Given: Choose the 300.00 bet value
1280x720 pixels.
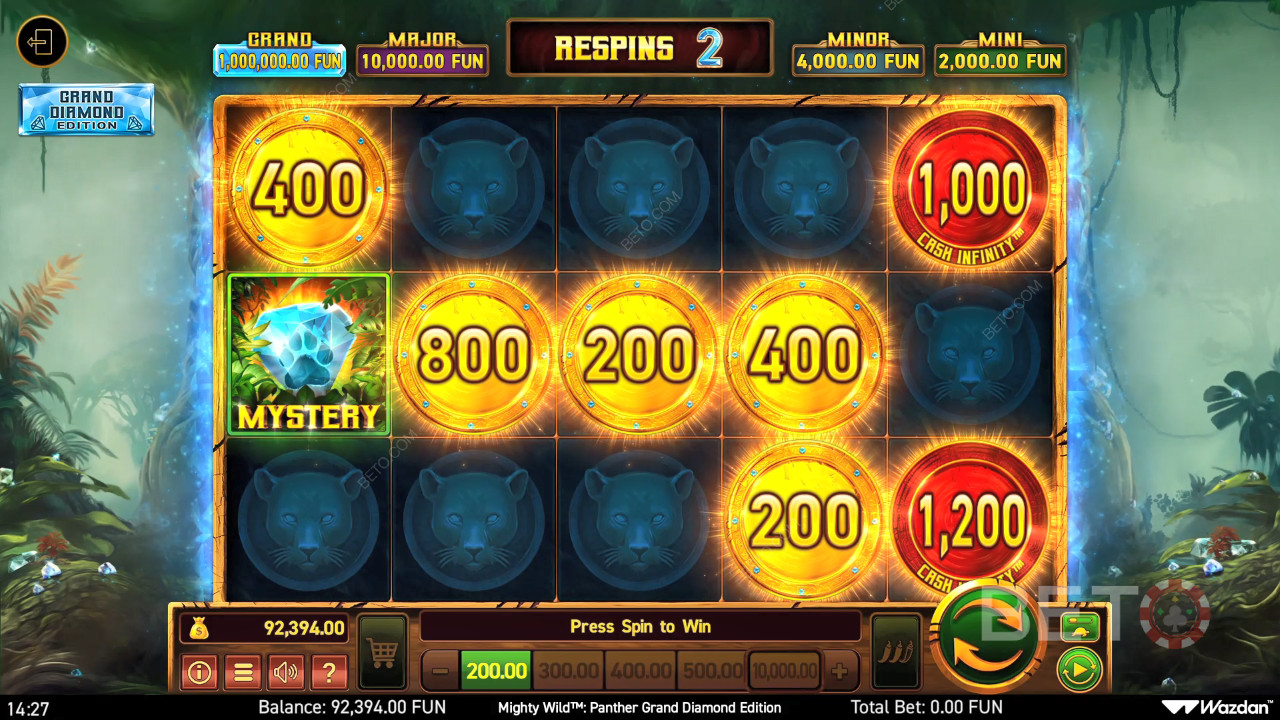Looking at the screenshot, I should [568, 670].
